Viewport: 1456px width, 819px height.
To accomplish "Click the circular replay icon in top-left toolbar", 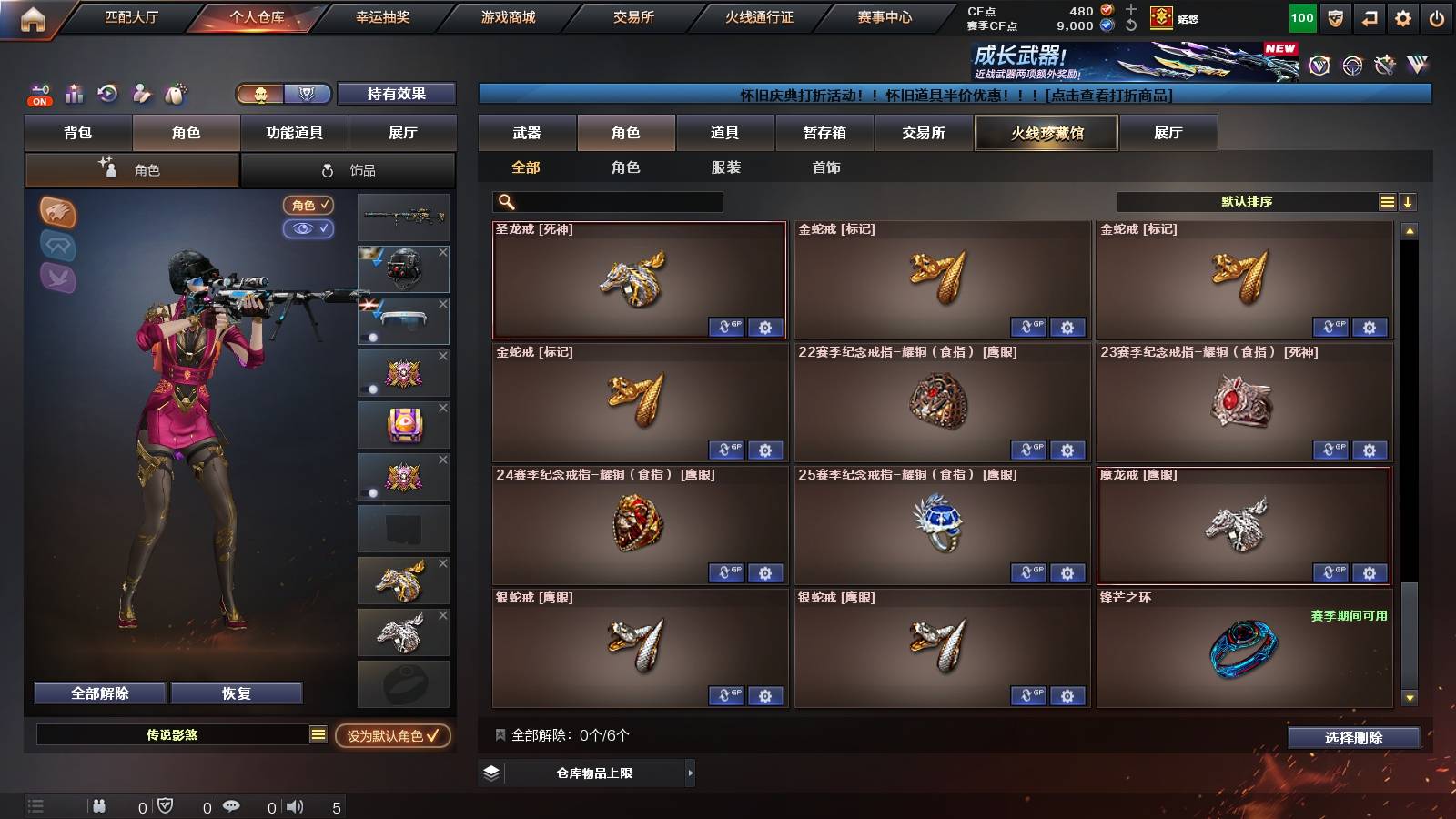I will [x=107, y=94].
